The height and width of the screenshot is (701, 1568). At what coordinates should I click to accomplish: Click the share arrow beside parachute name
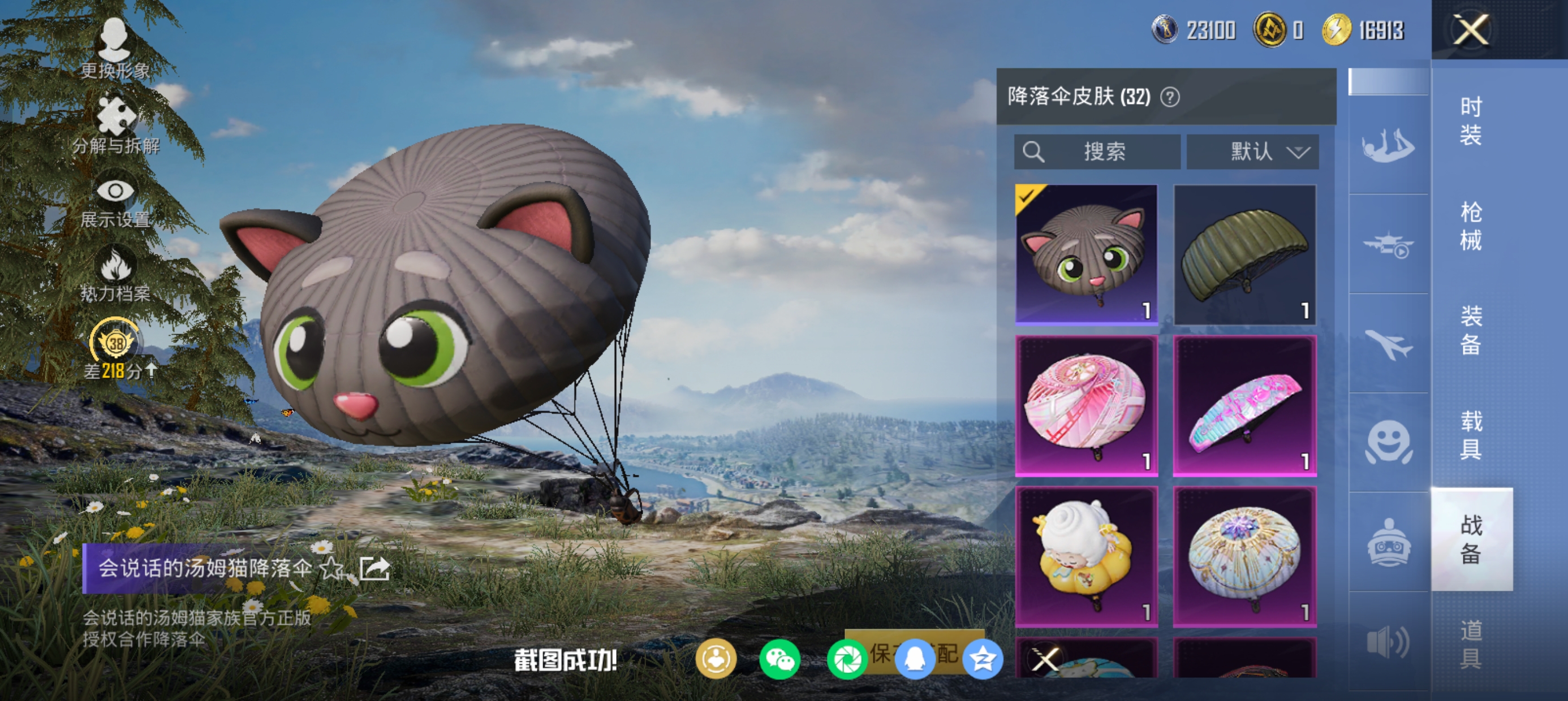[374, 568]
